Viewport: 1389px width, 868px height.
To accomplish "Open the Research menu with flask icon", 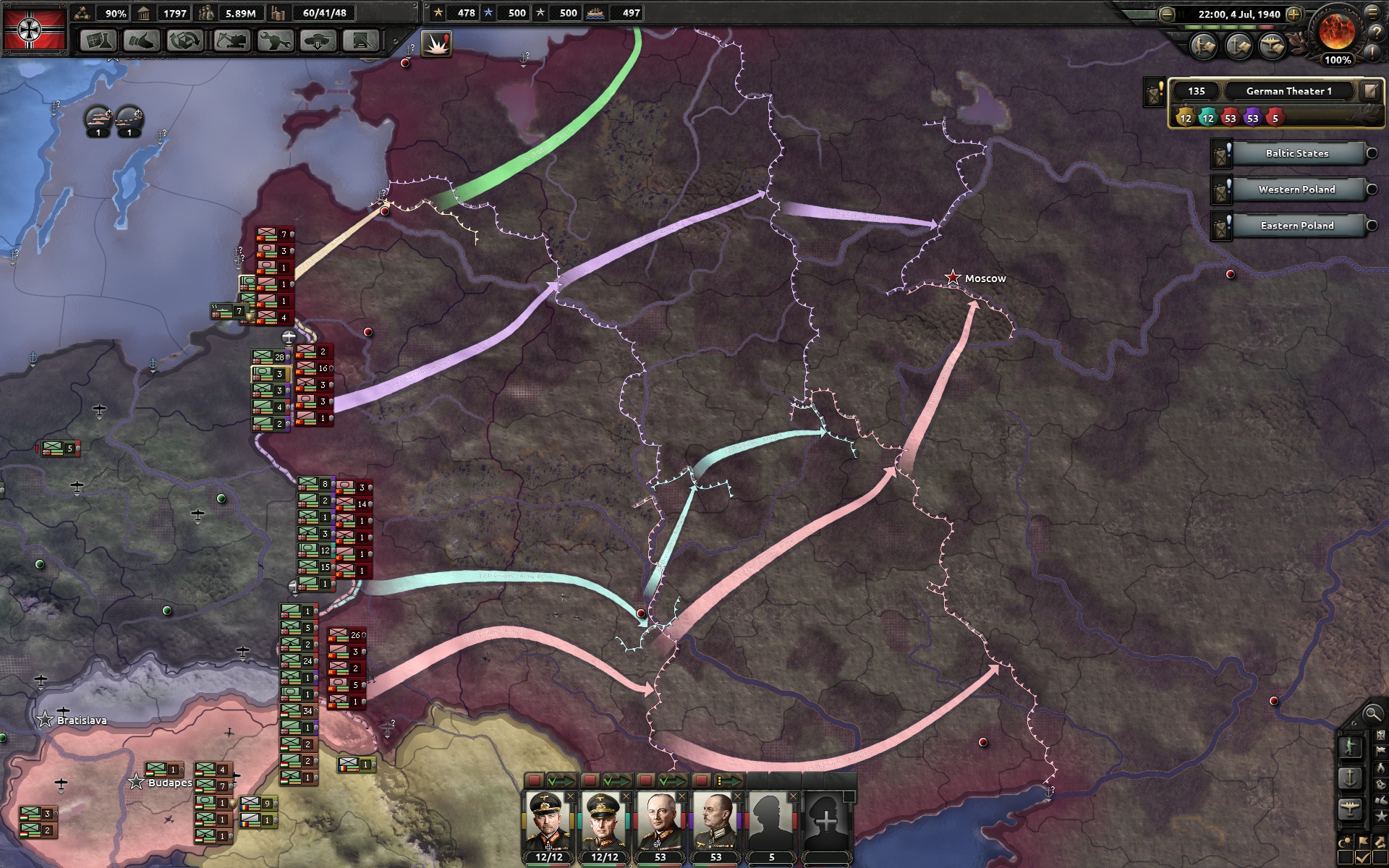I will tap(97, 41).
